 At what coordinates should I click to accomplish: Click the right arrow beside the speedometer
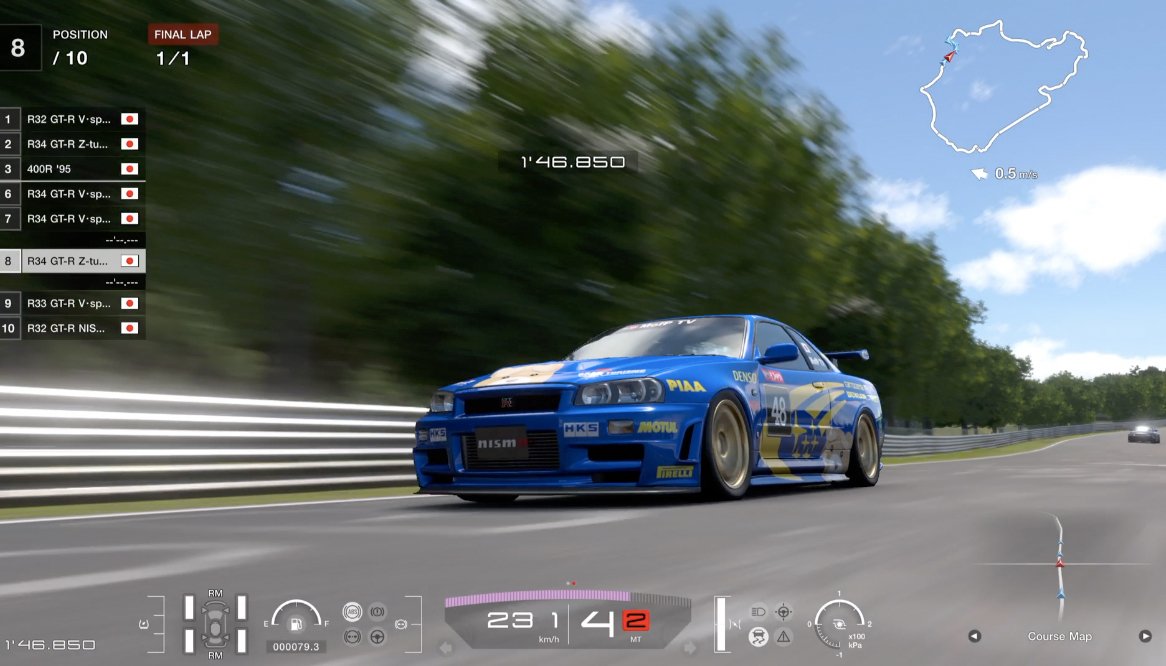[690, 648]
